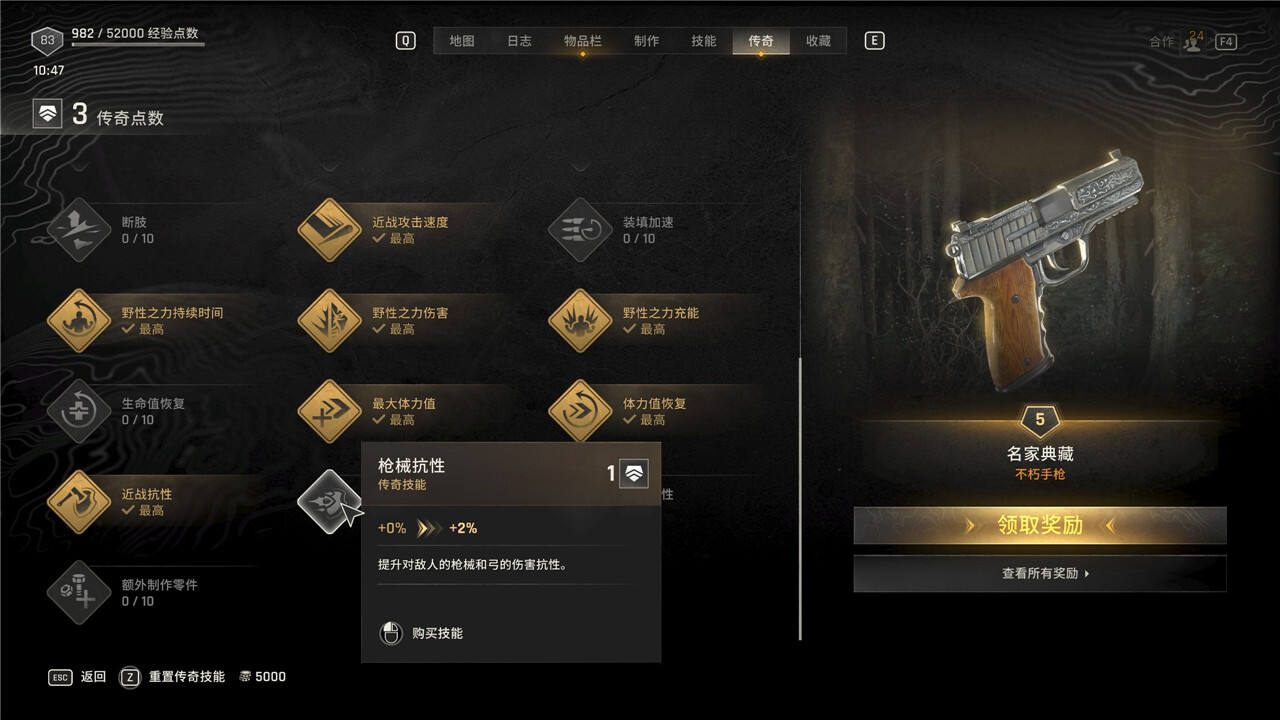Select the 体力值恢复 skill icon
The height and width of the screenshot is (720, 1280).
pos(580,411)
